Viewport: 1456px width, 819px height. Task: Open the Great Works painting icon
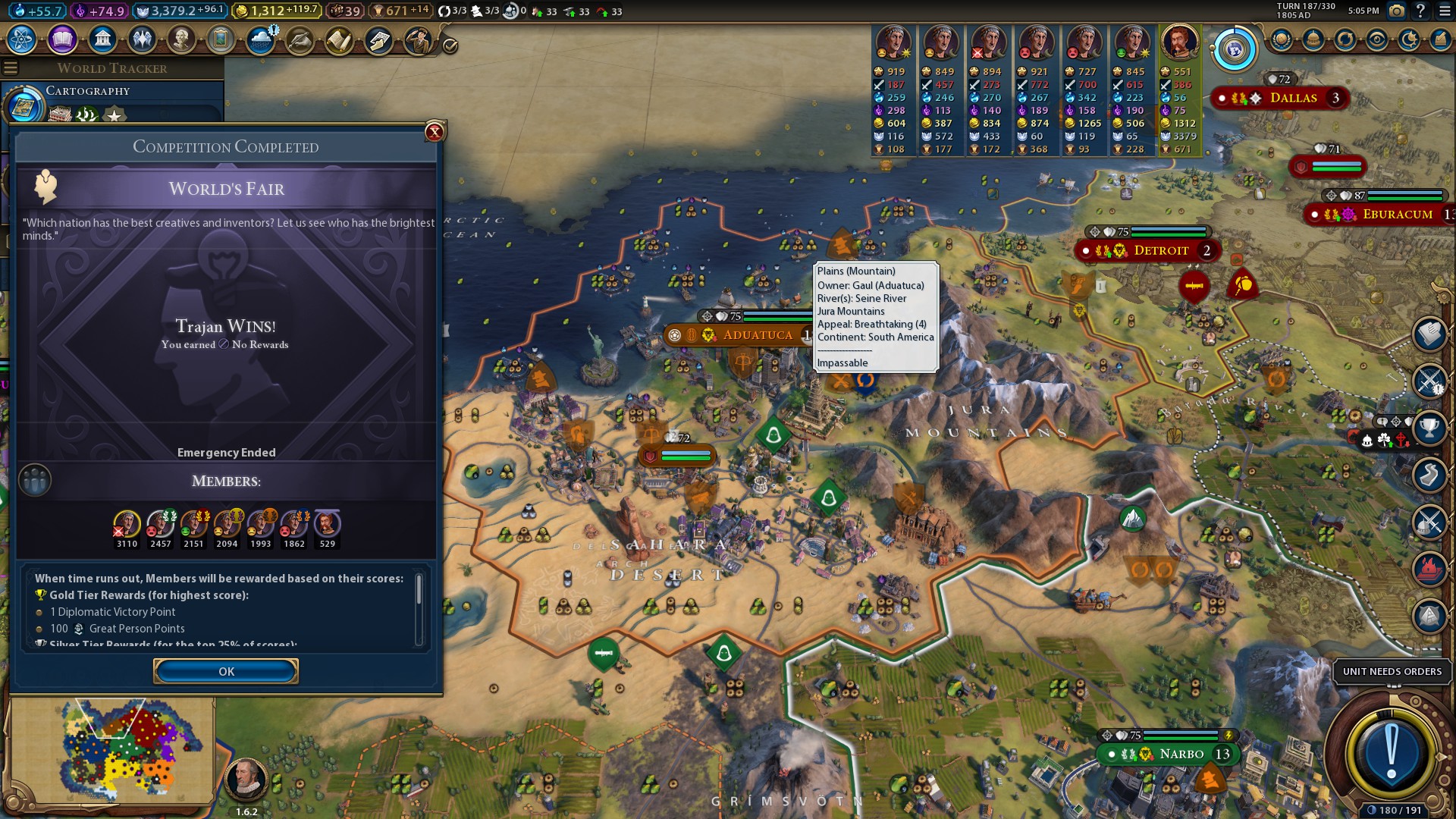[221, 39]
